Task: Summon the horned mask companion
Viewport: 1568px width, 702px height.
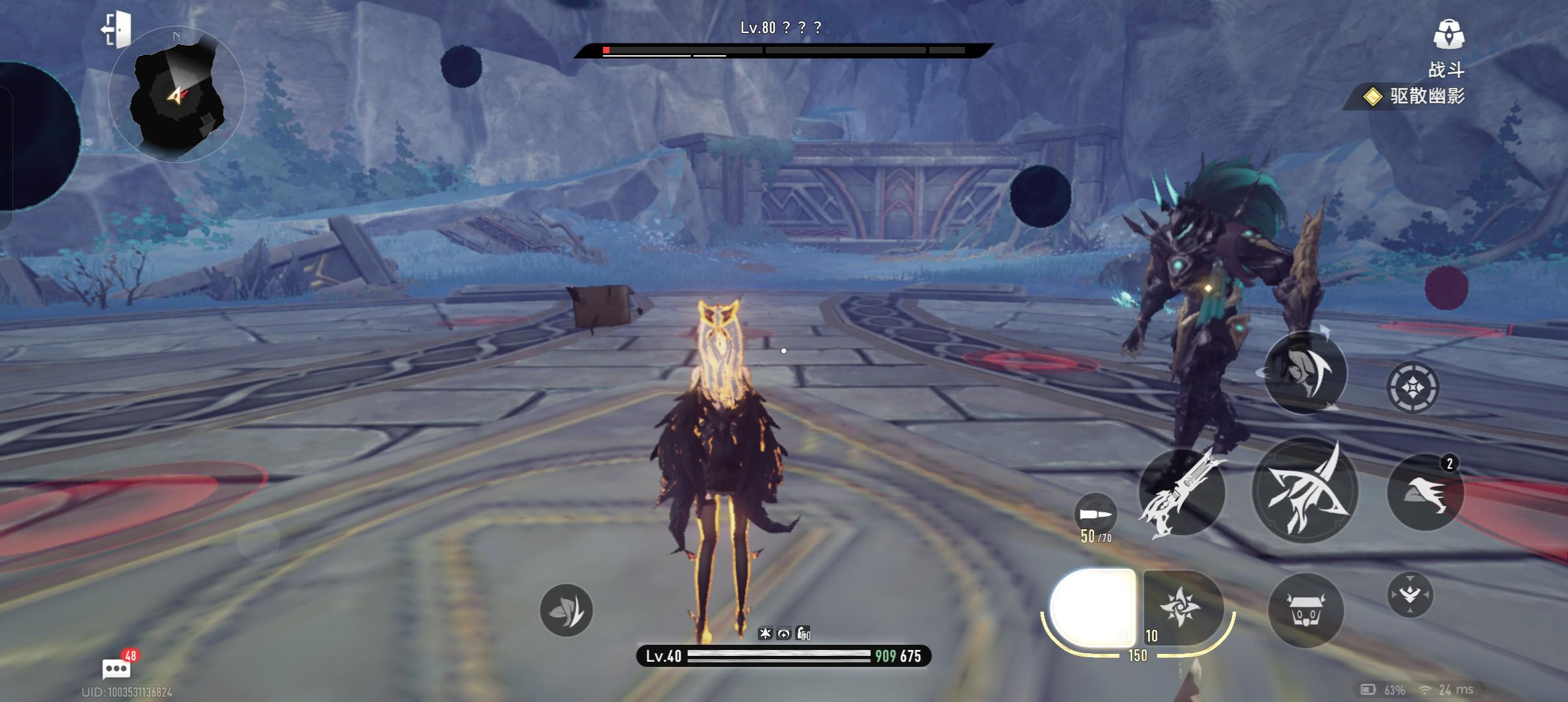Action: [1305, 610]
